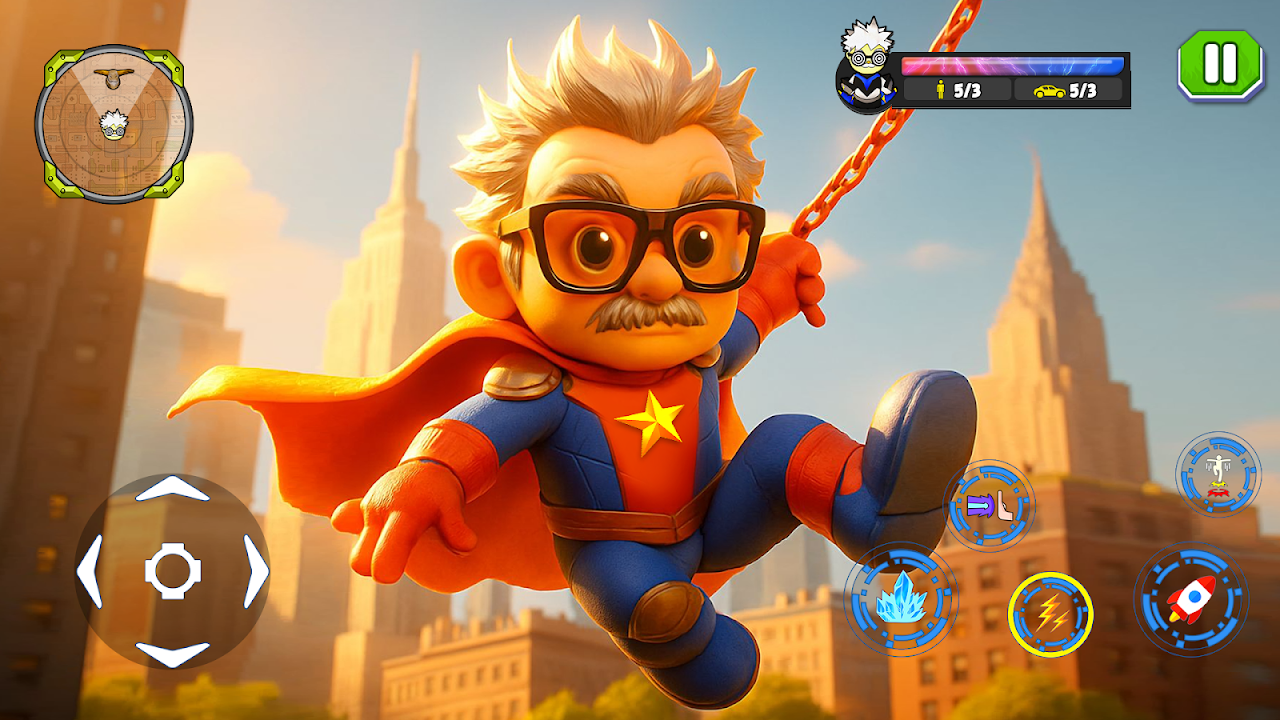1280x720 pixels.
Task: Pause the game with the green button
Action: click(x=1220, y=64)
